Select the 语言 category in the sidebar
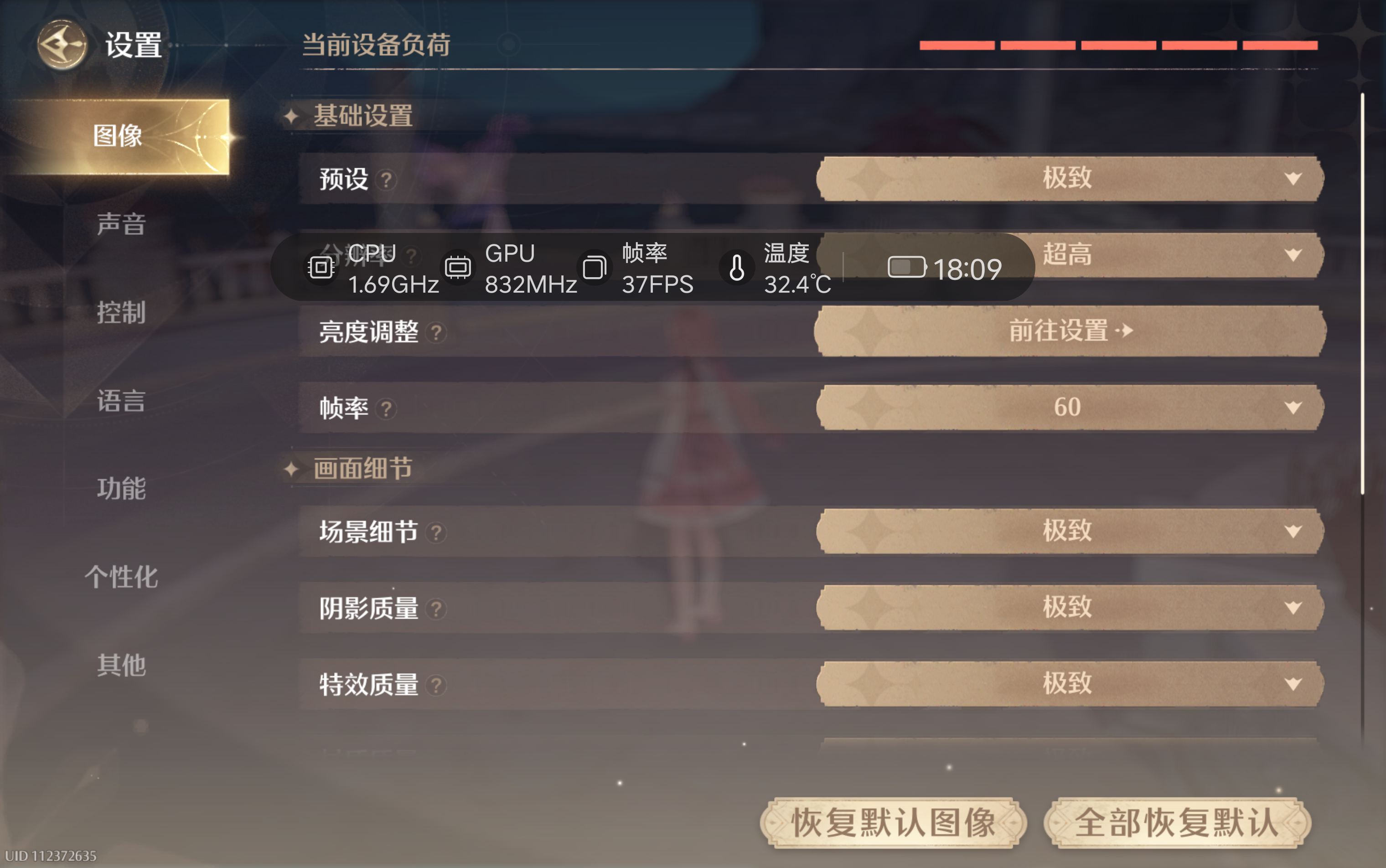 click(121, 402)
